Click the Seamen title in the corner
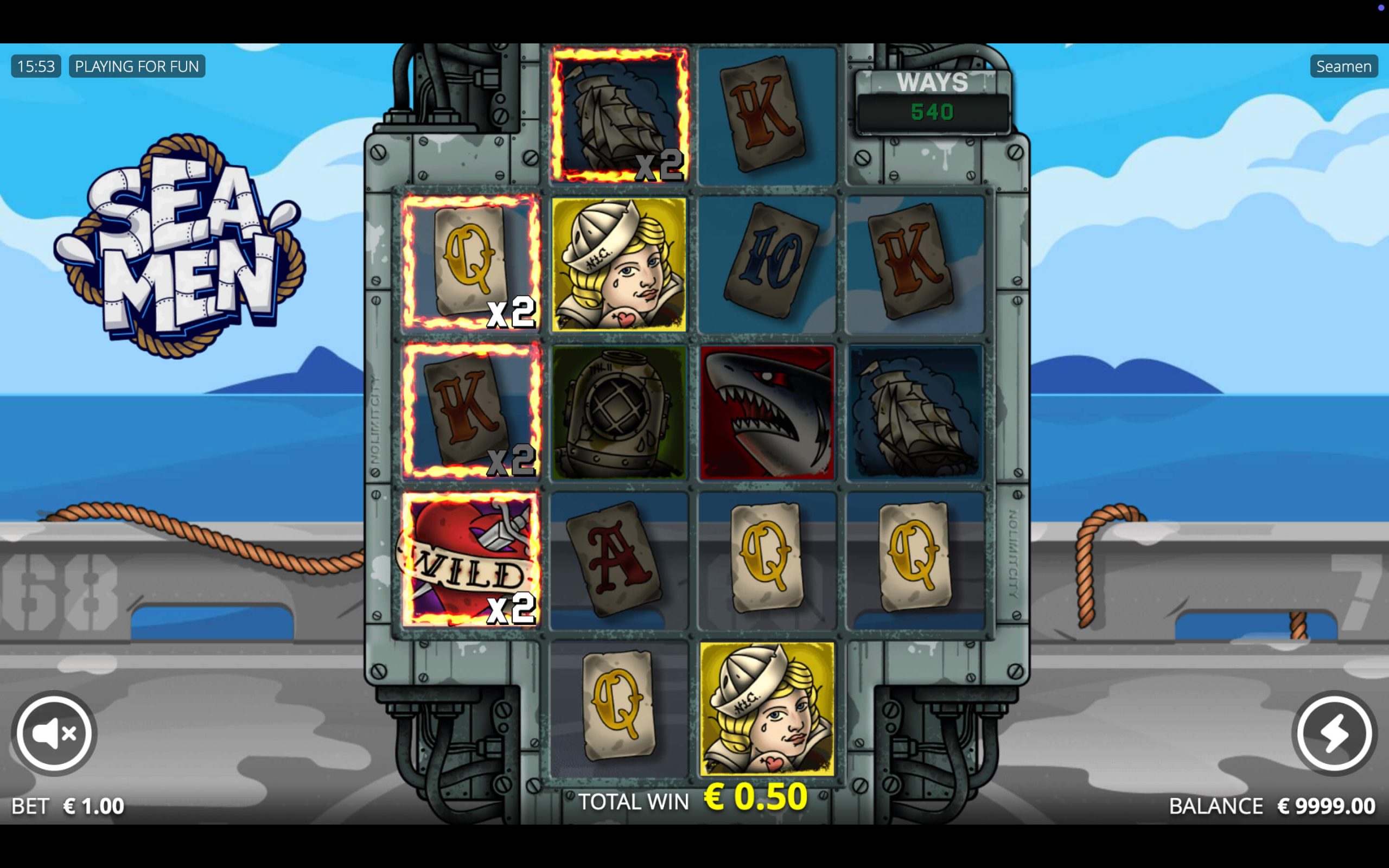Viewport: 1389px width, 868px height. coord(1343,66)
